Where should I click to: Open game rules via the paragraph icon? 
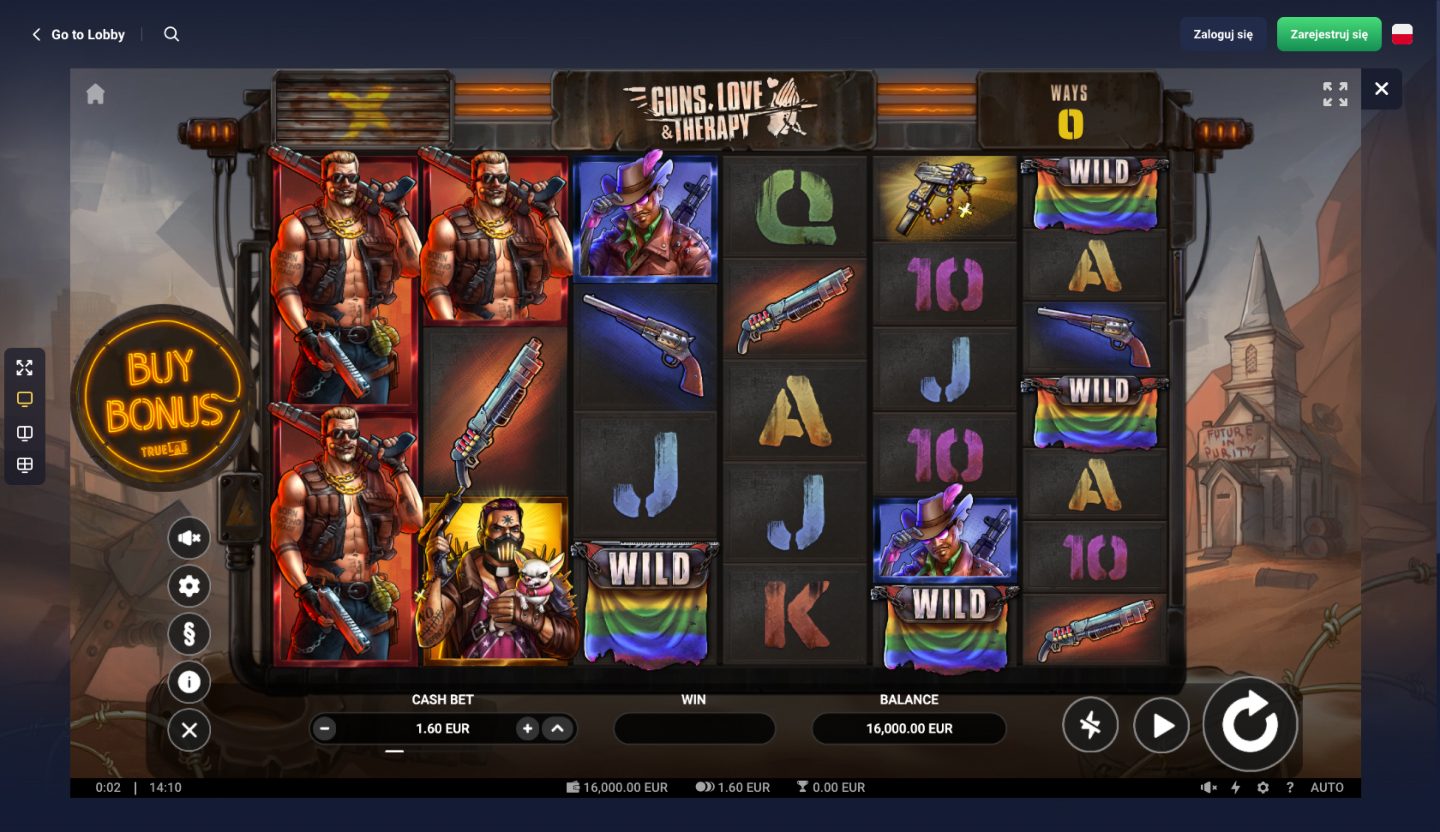pos(189,634)
